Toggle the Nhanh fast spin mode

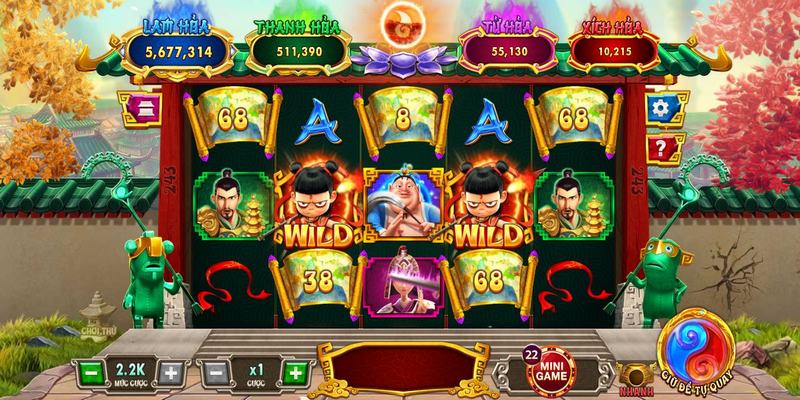[x=632, y=373]
